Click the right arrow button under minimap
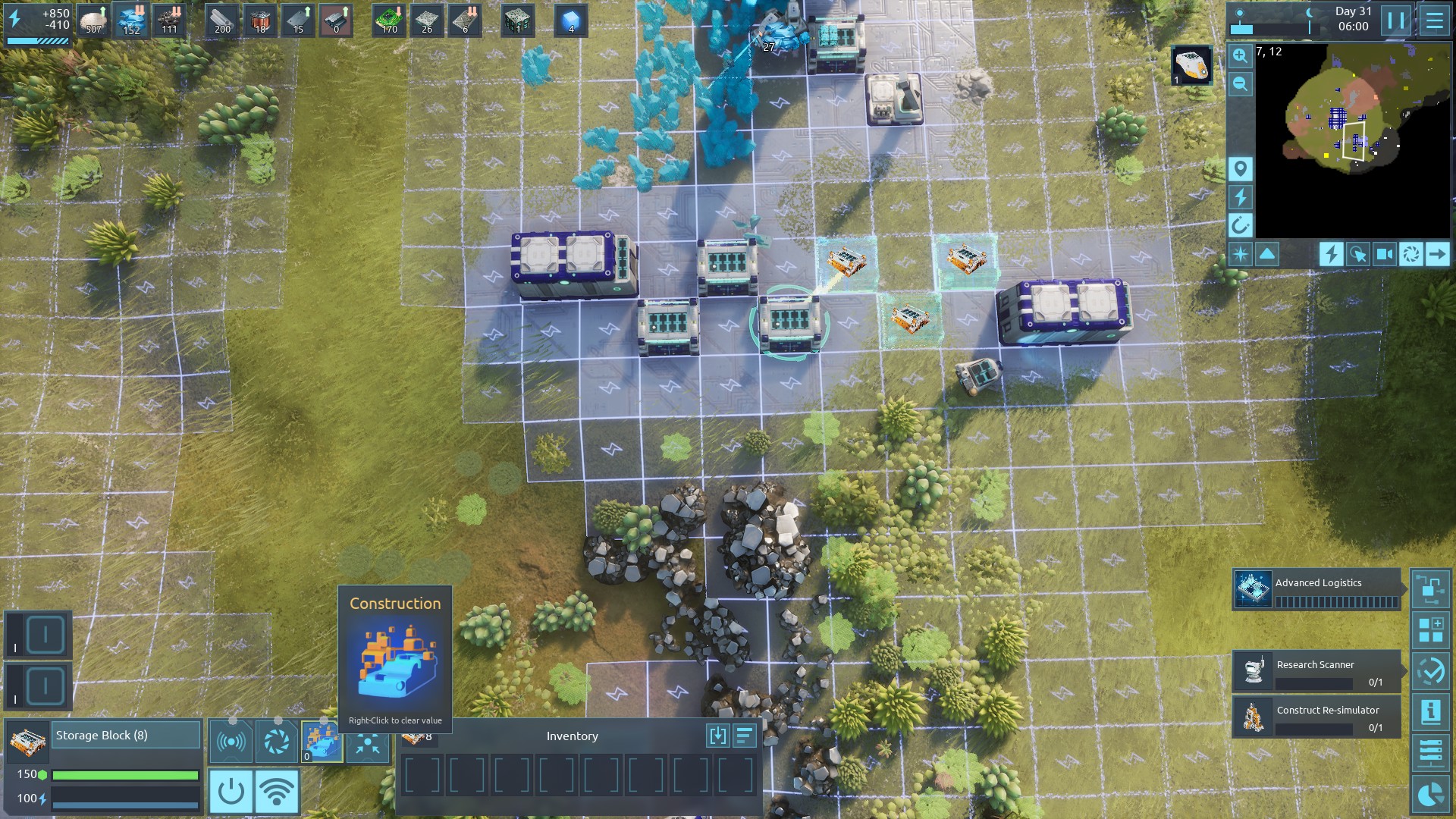 (x=1437, y=254)
